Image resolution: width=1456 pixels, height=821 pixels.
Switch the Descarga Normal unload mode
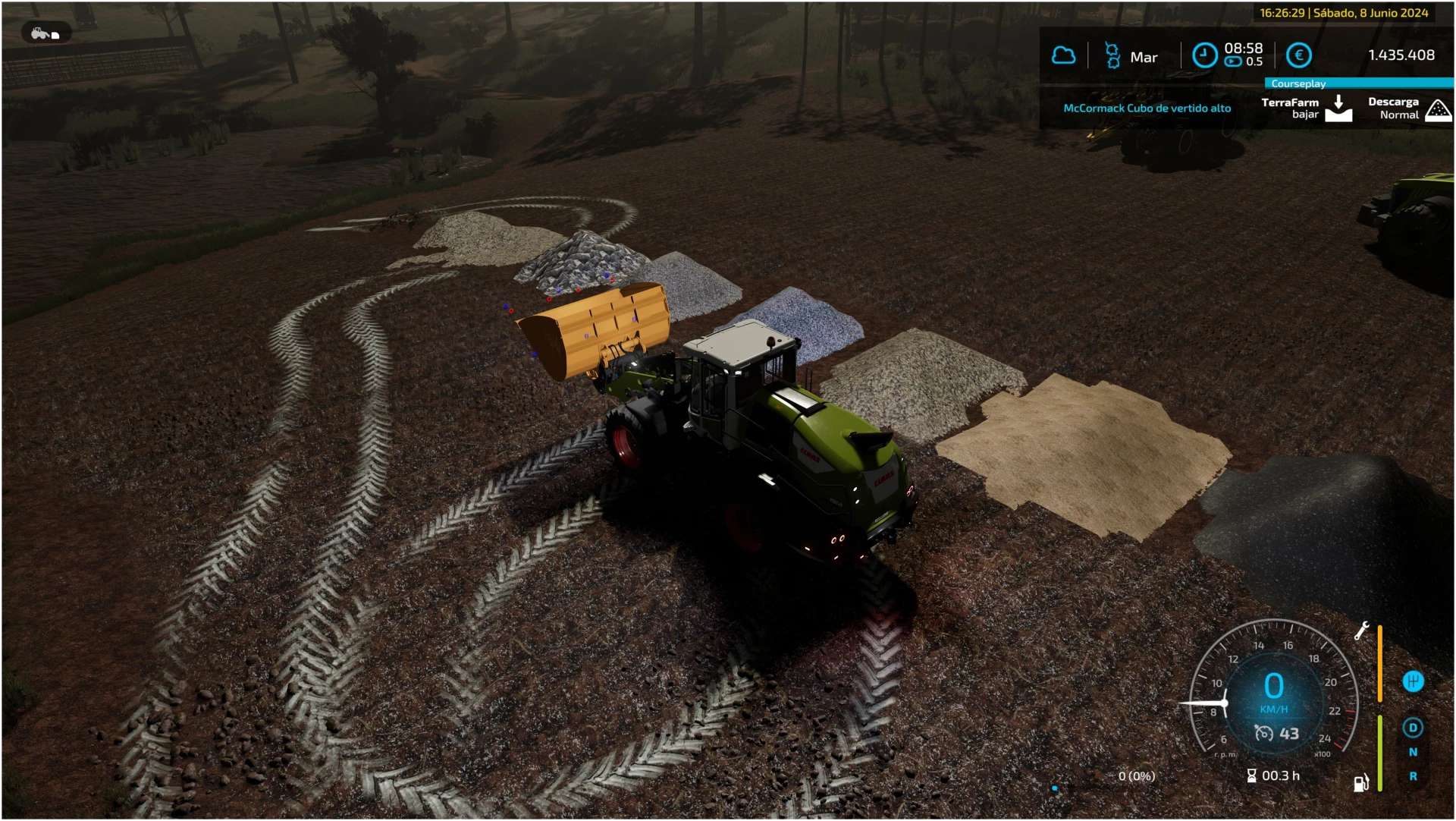(1438, 110)
